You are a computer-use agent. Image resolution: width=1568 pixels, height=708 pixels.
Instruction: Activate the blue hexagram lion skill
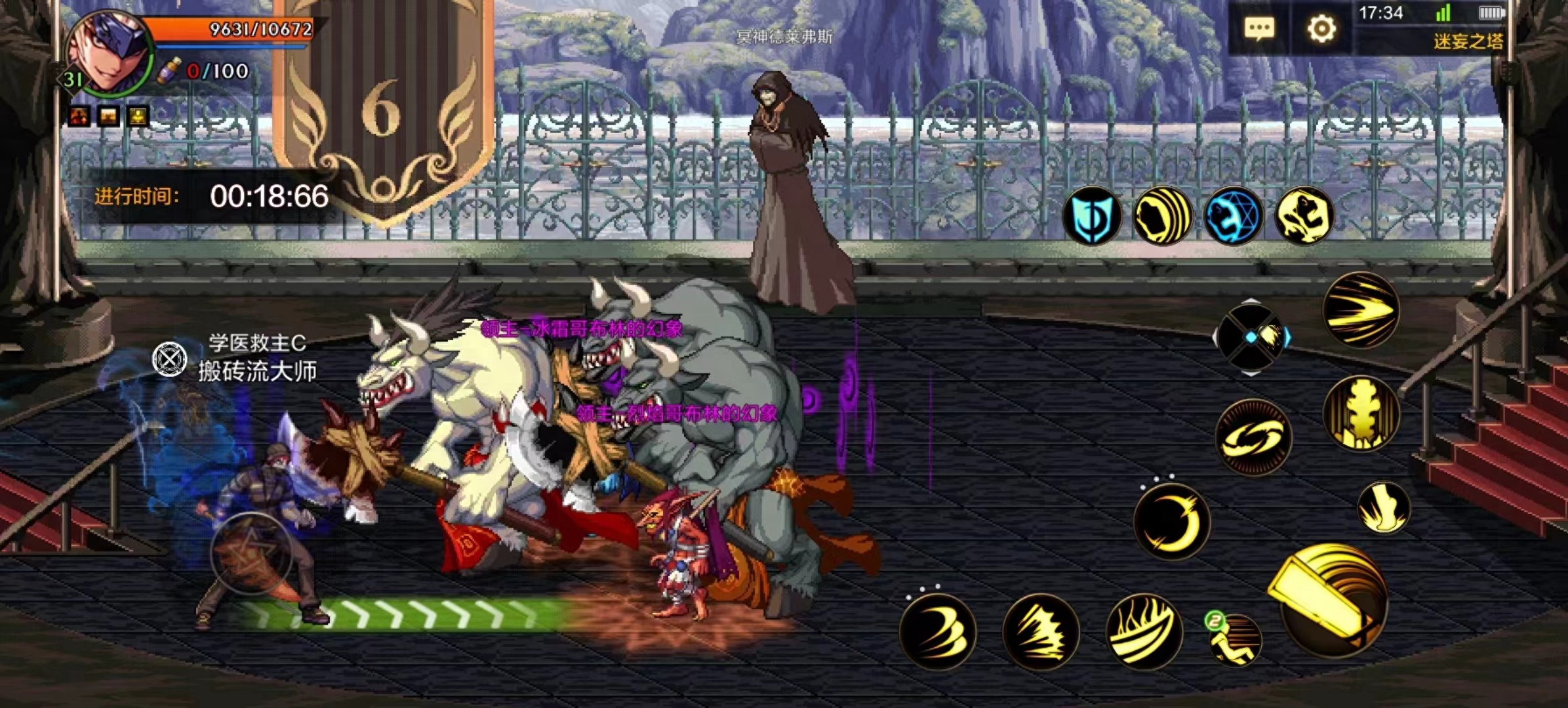[x=1234, y=216]
